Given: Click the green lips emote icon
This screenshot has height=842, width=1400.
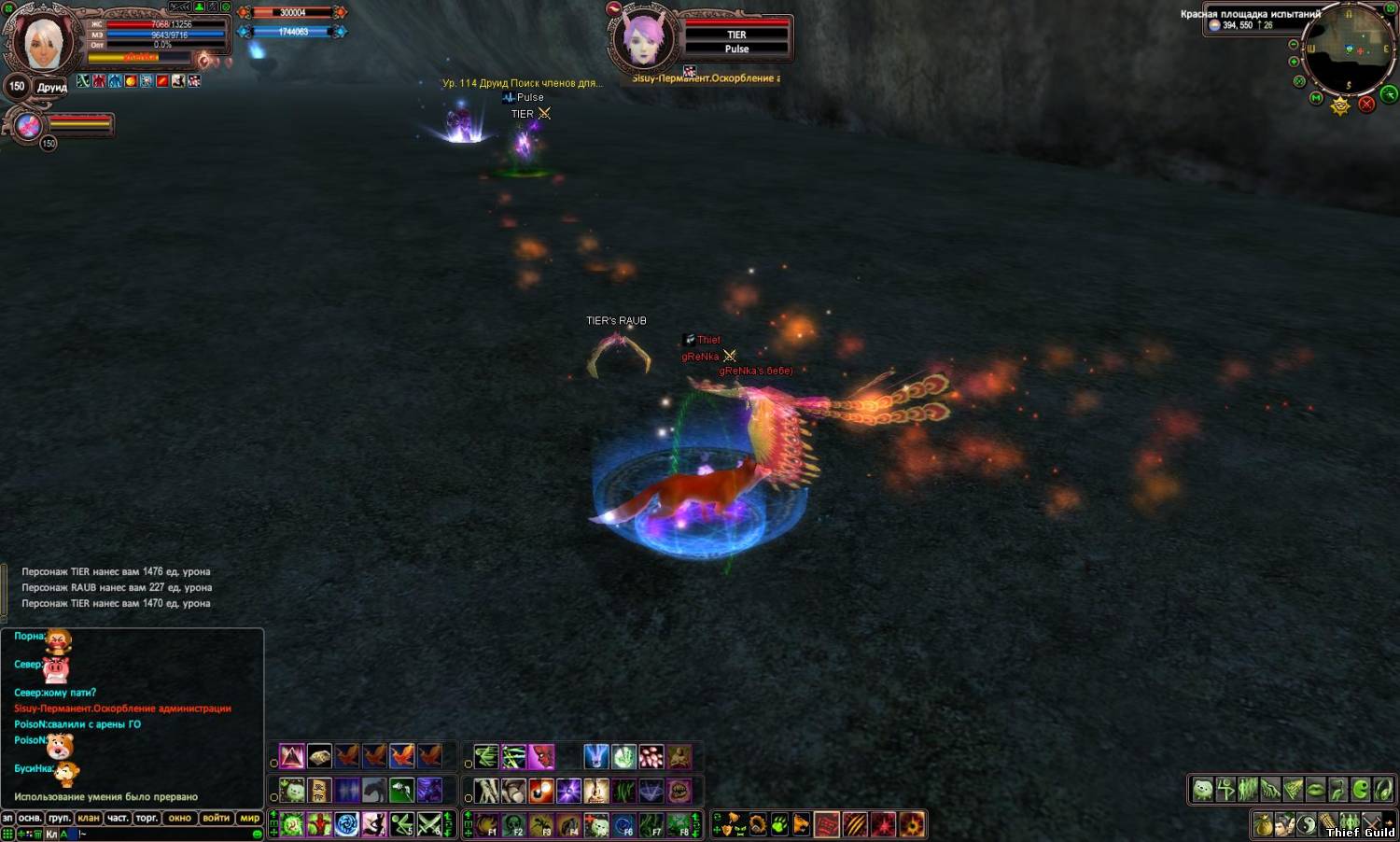Looking at the screenshot, I should pyautogui.click(x=1315, y=790).
